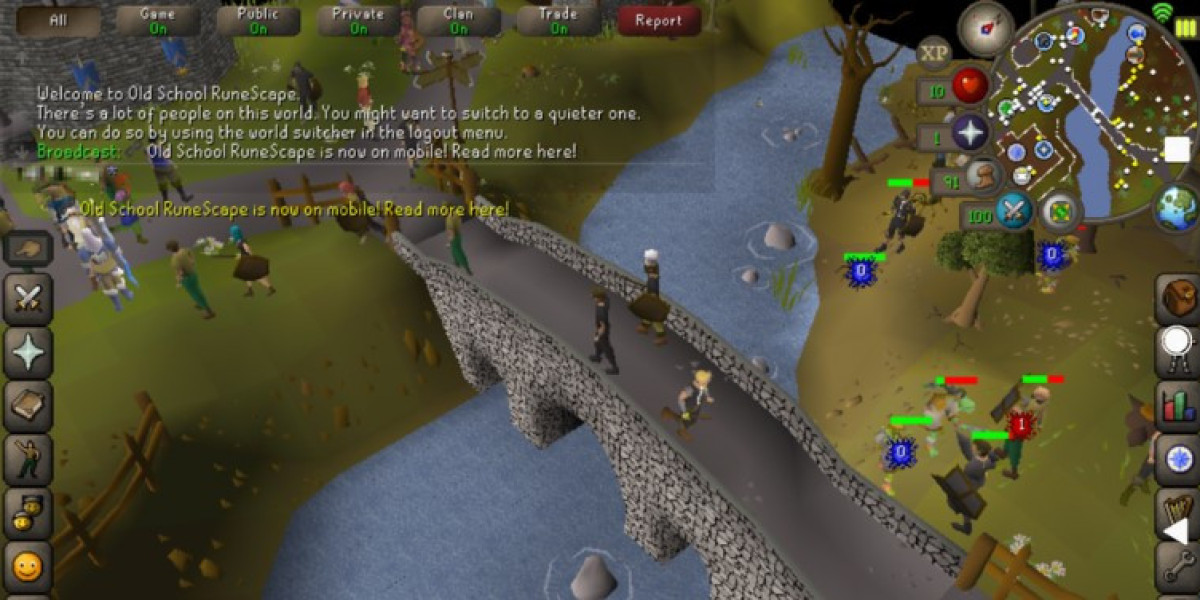Click the compass to face north
This screenshot has width=1200, height=600.
click(985, 29)
